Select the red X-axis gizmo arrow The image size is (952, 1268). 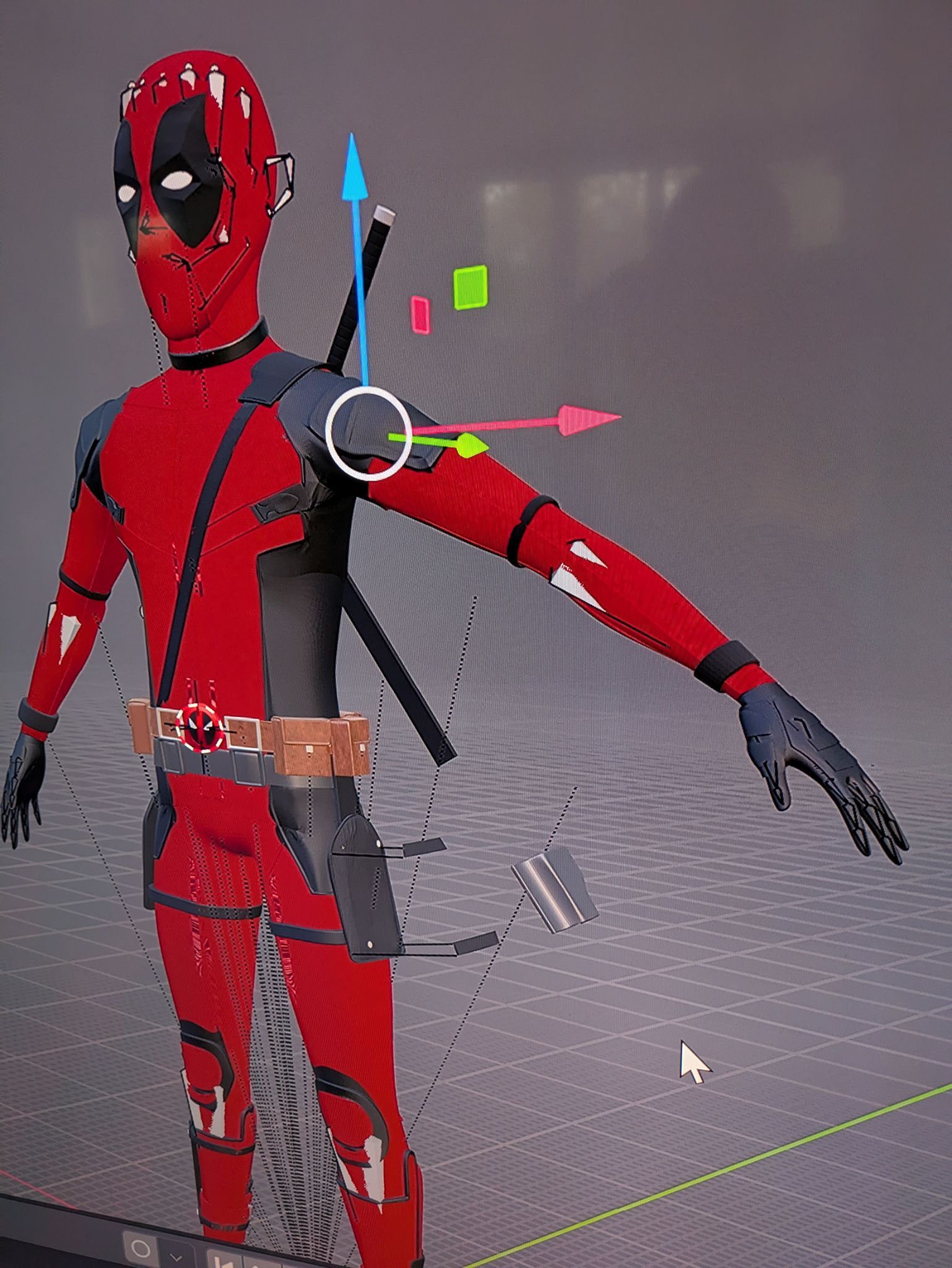(587, 420)
